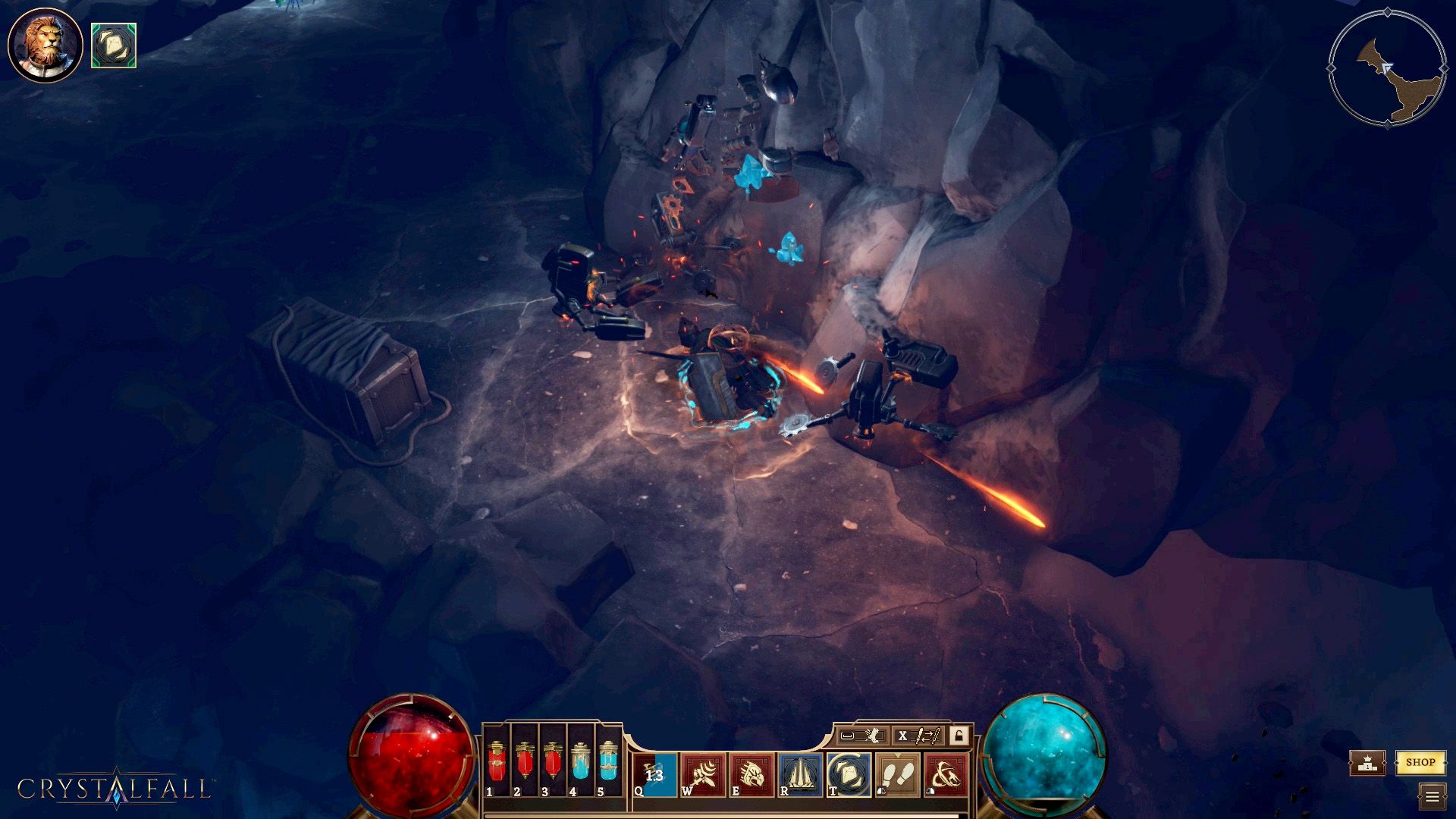
Task: Use the blue mana potion in slot 4
Action: [581, 762]
